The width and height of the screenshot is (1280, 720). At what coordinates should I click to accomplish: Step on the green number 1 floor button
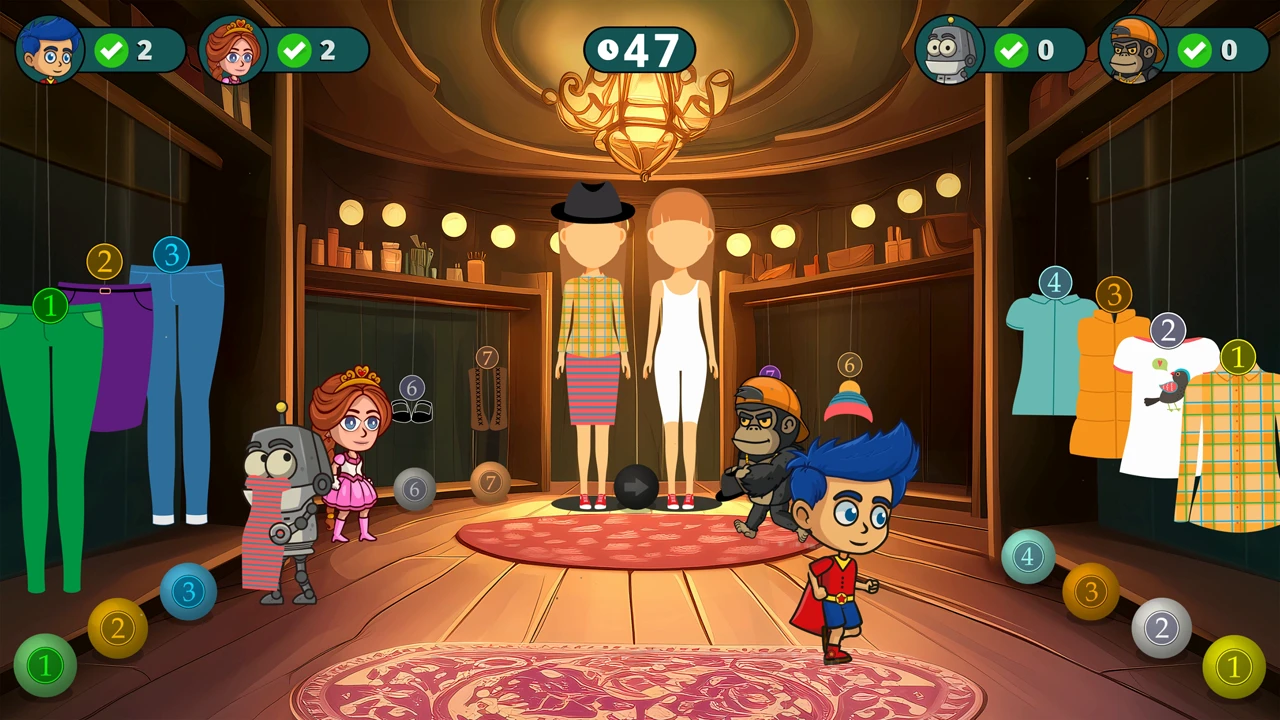45,665
